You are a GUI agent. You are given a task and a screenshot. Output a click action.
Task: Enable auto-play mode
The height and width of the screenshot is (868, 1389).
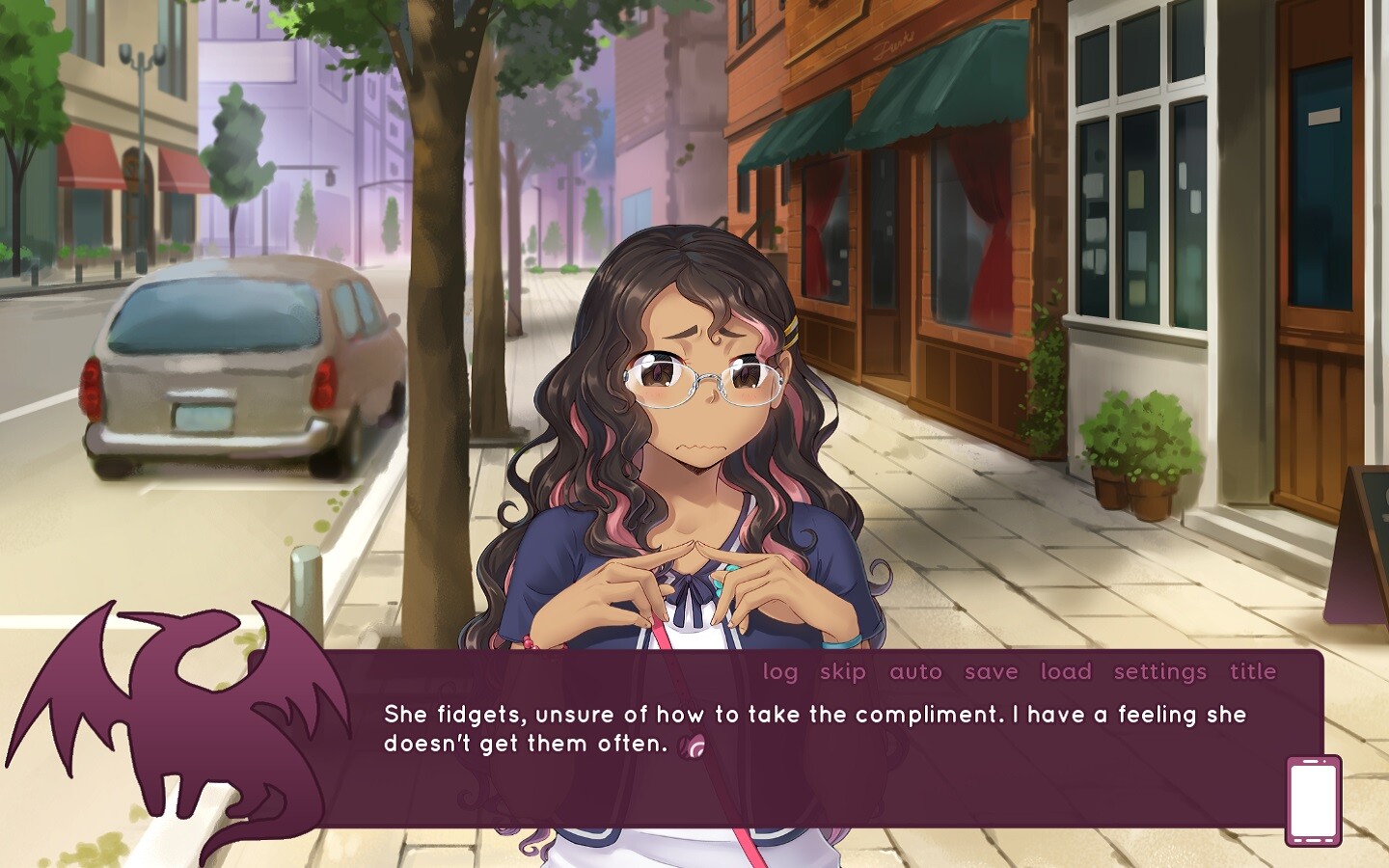pyautogui.click(x=915, y=672)
